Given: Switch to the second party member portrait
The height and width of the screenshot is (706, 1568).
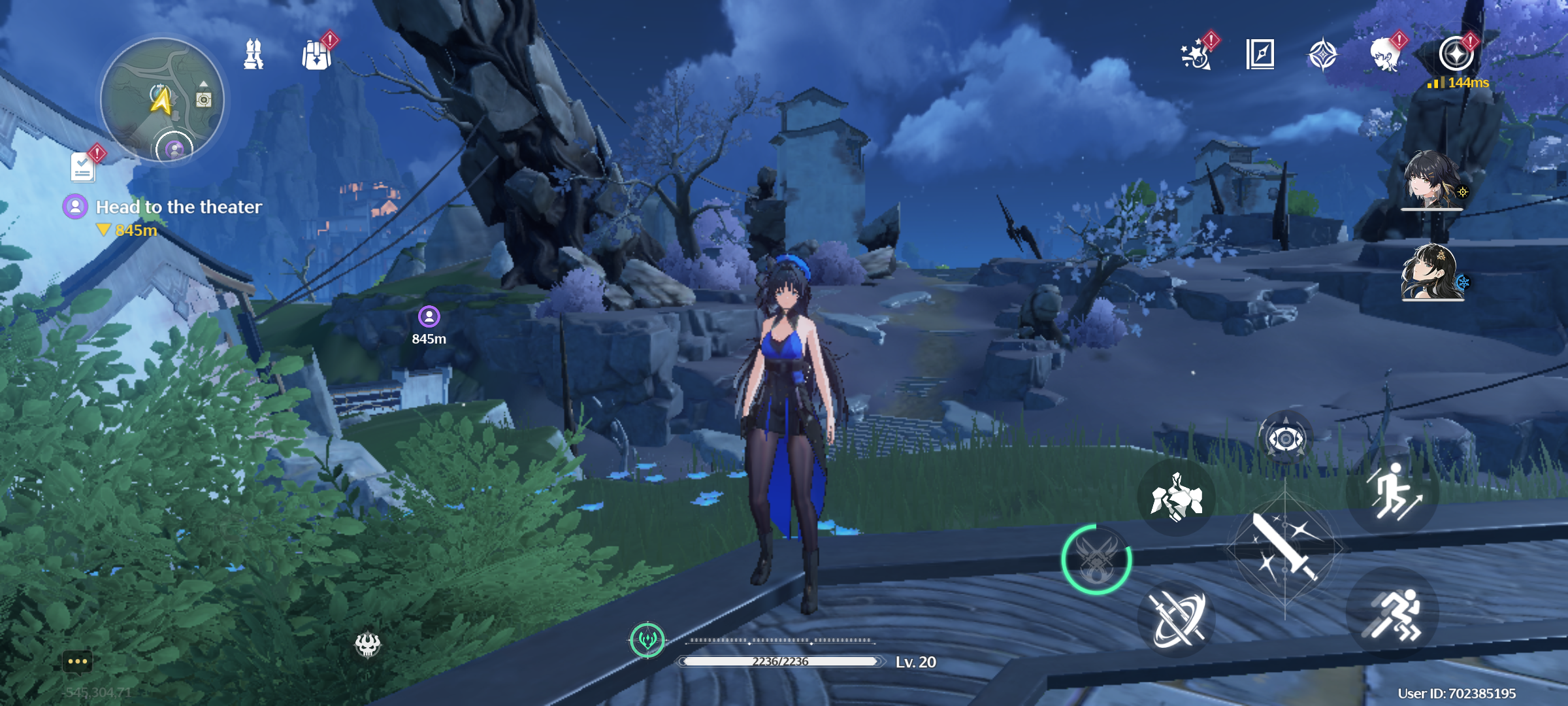Looking at the screenshot, I should [x=1431, y=273].
